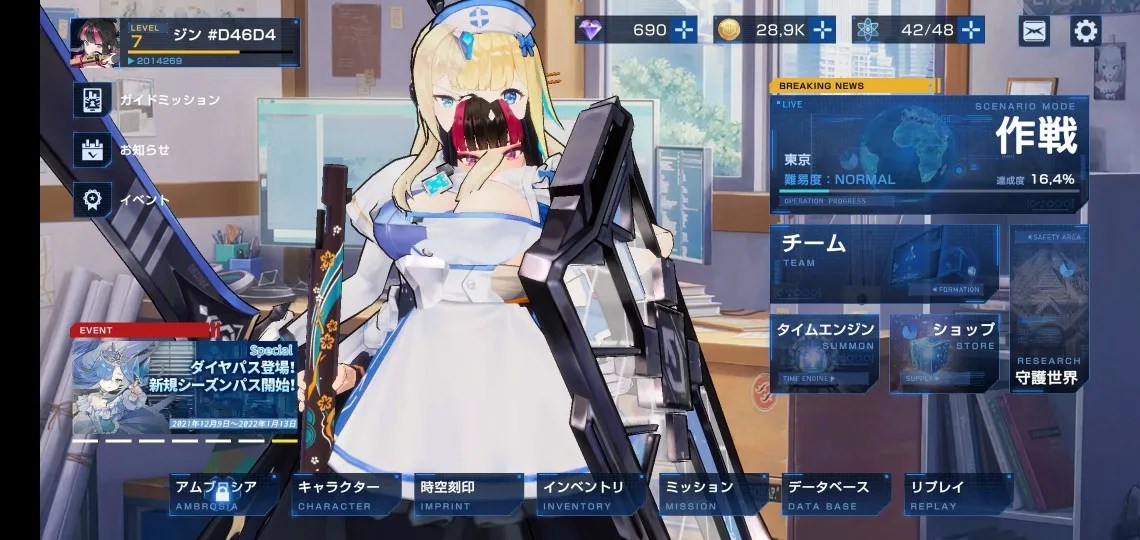Select the locked 時空刻印 imprint menu
This screenshot has height=540, width=1140.
tap(461, 495)
